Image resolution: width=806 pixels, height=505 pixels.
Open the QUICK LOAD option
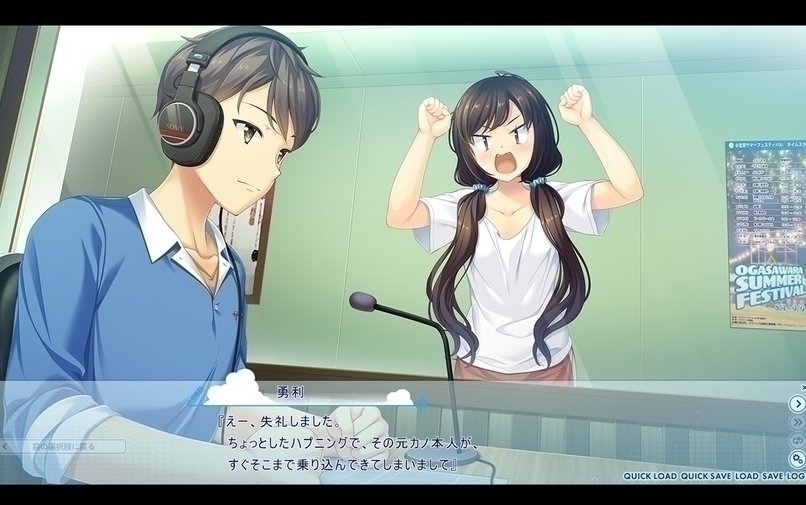click(x=650, y=476)
